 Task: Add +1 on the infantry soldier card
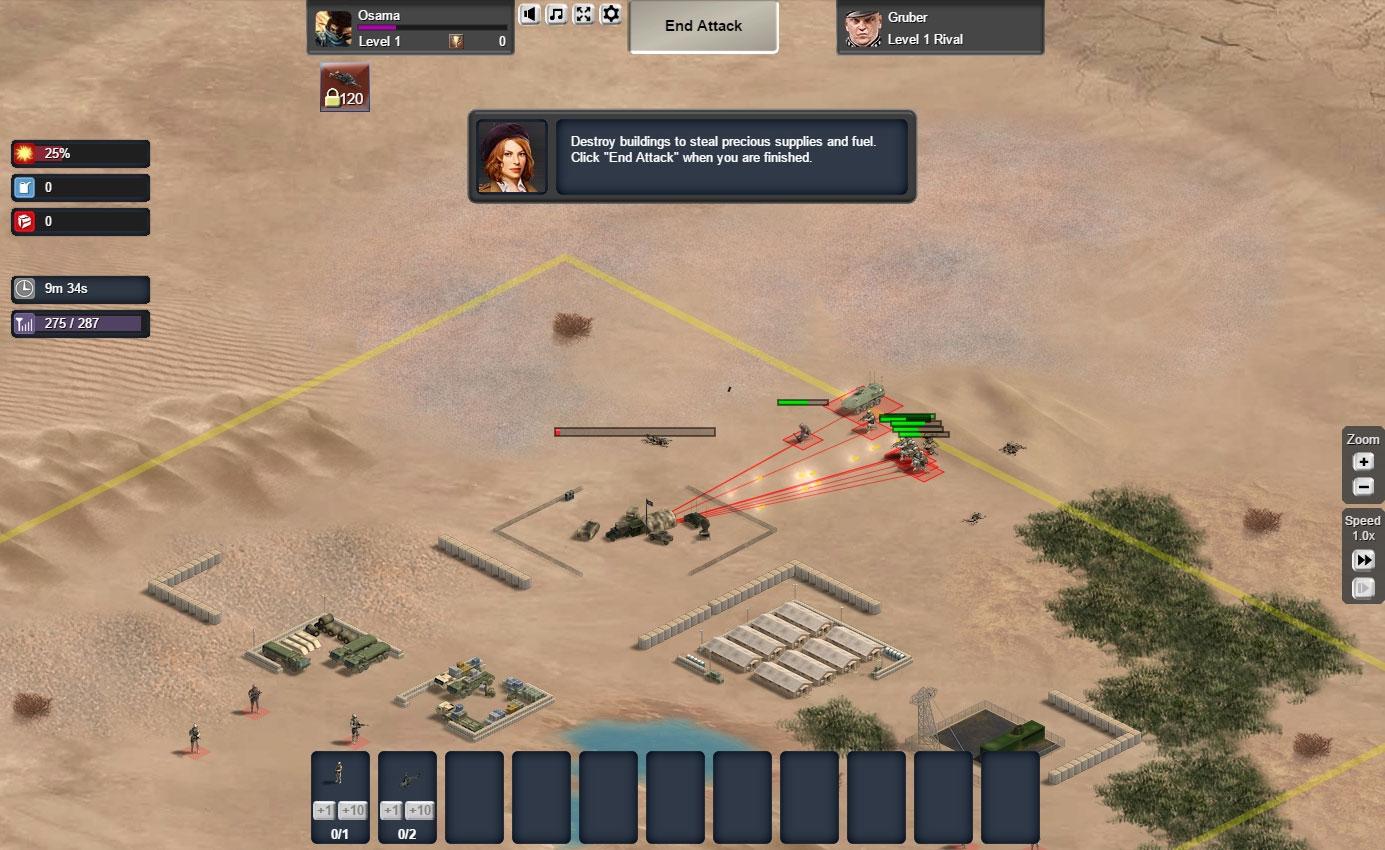tap(324, 811)
